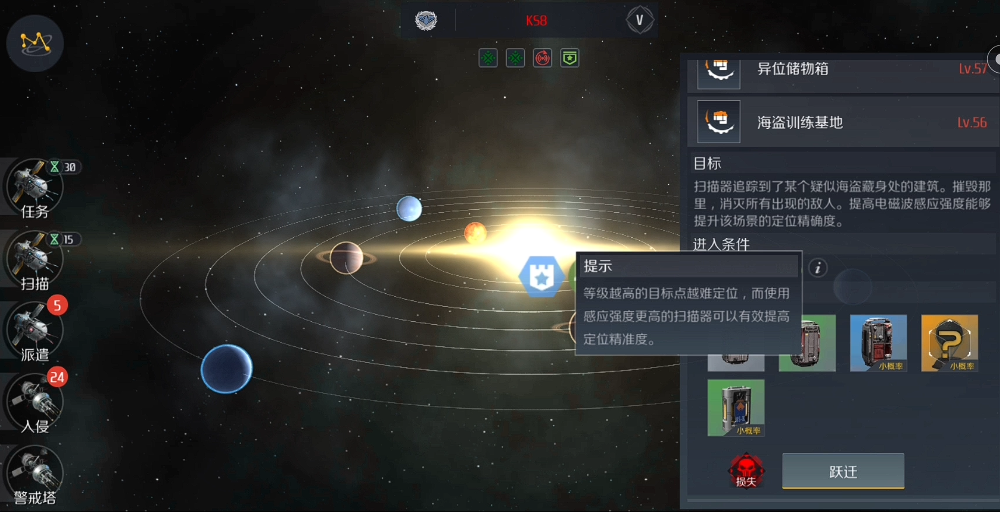Open the 入侵 (invasion) list
The height and width of the screenshot is (512, 1000).
pos(34,402)
